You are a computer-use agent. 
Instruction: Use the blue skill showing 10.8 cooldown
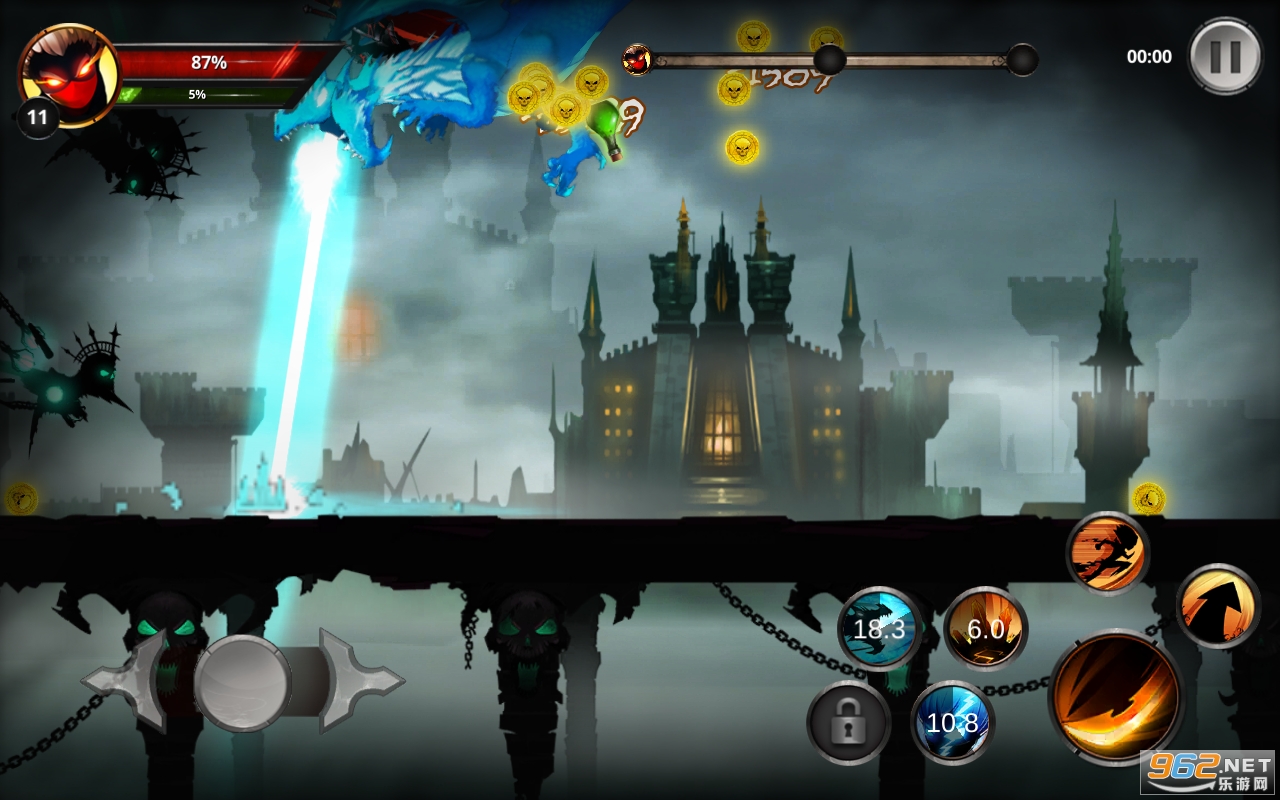[x=952, y=722]
